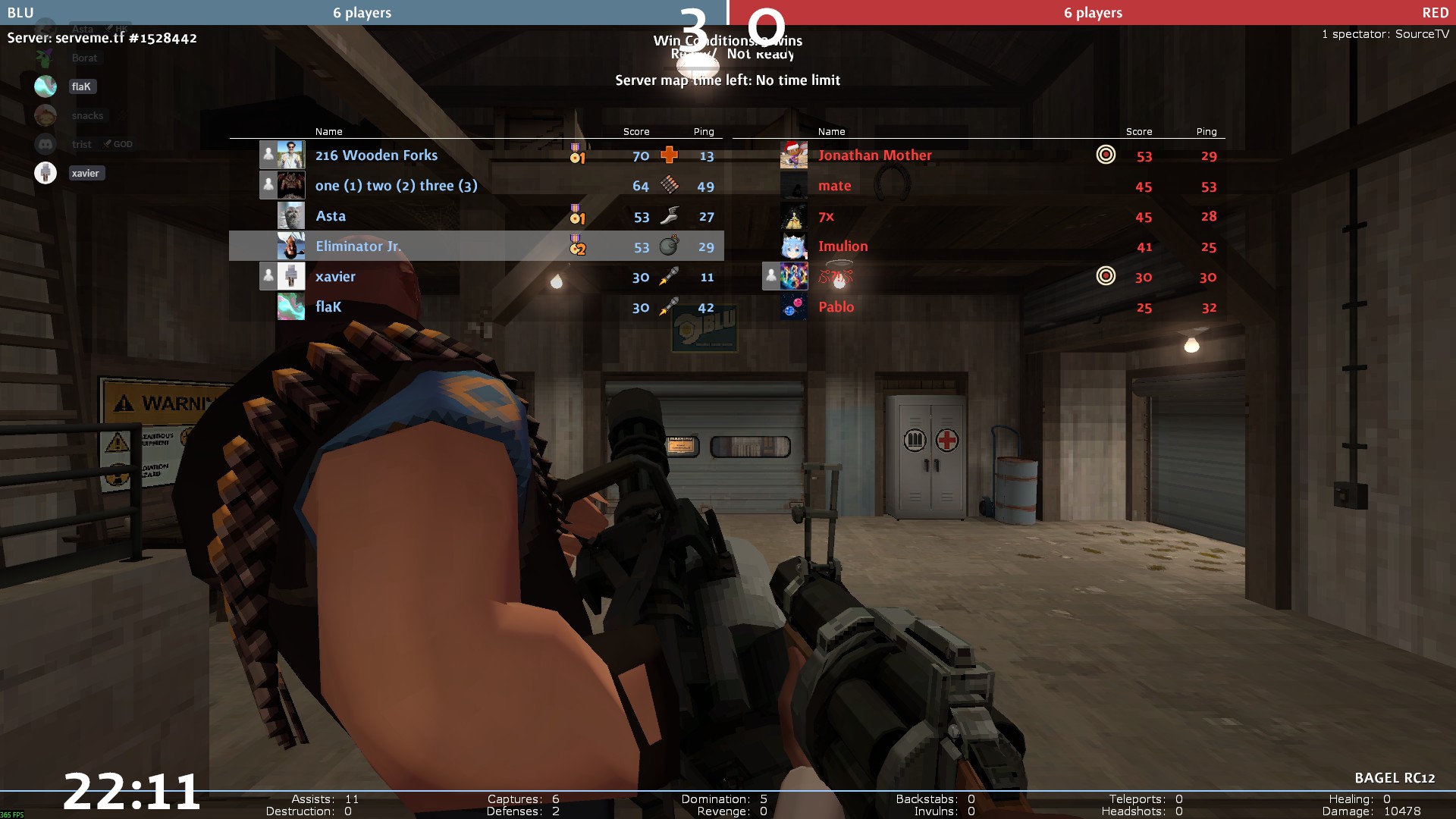Open 216 Wooden Forks' avatar picture

click(x=291, y=155)
